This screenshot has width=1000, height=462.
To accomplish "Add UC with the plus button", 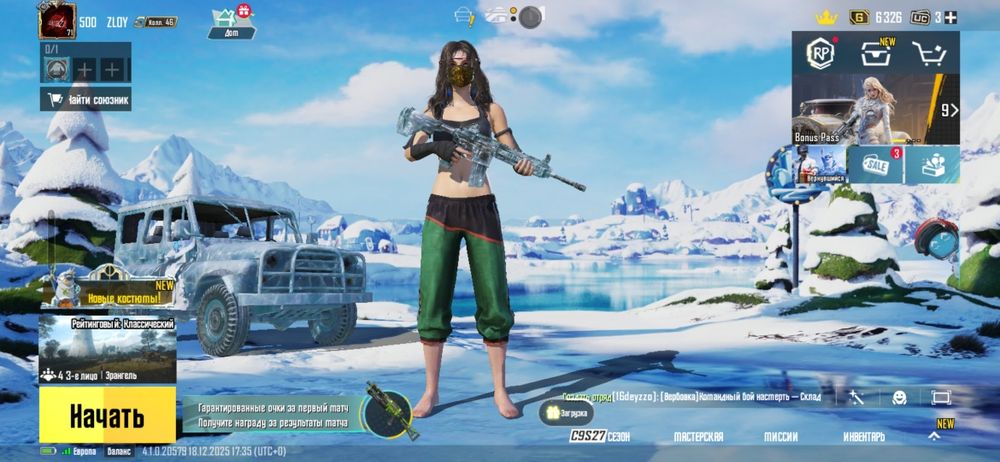I will 951,17.
